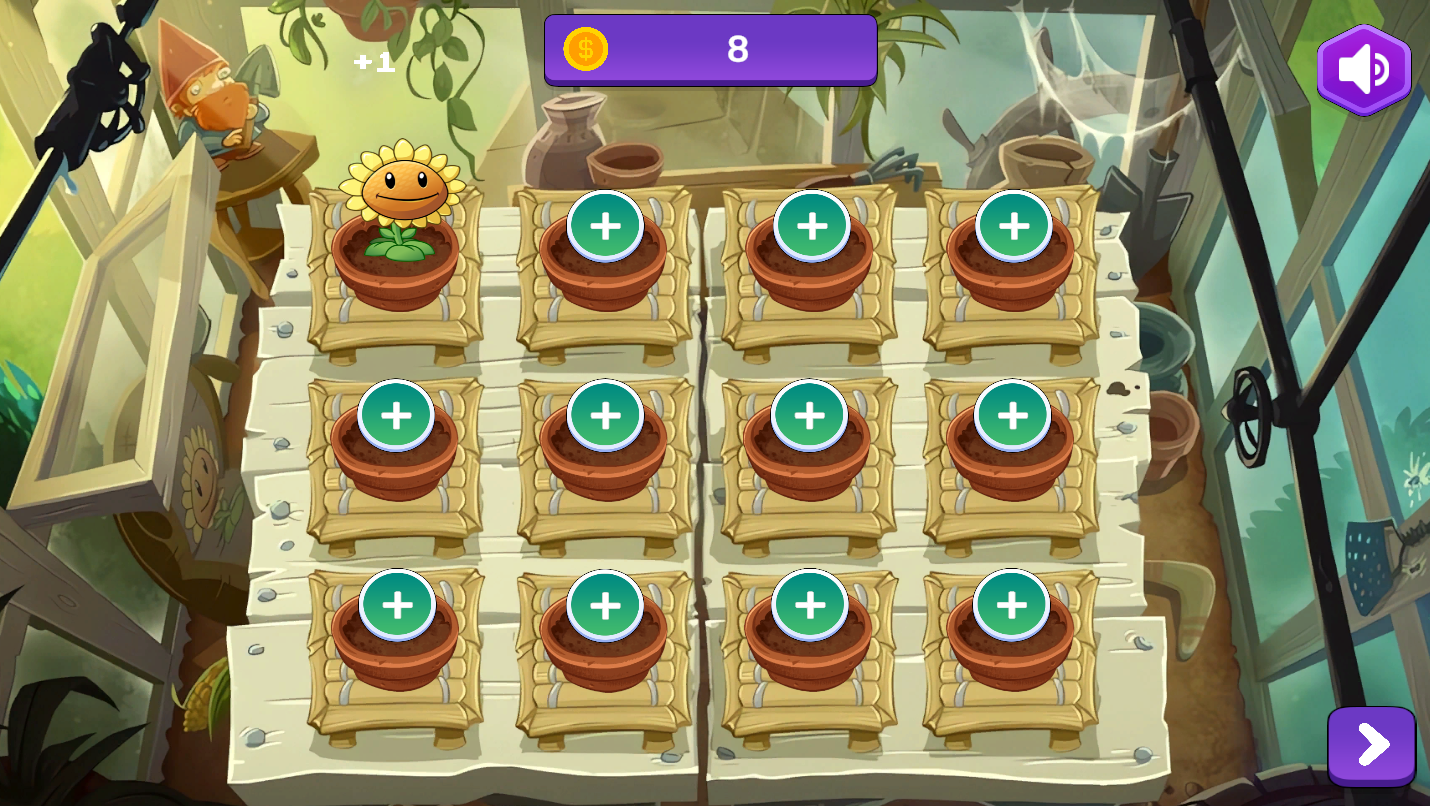Click the +1 sun indicator text
The height and width of the screenshot is (806, 1430).
pyautogui.click(x=375, y=63)
